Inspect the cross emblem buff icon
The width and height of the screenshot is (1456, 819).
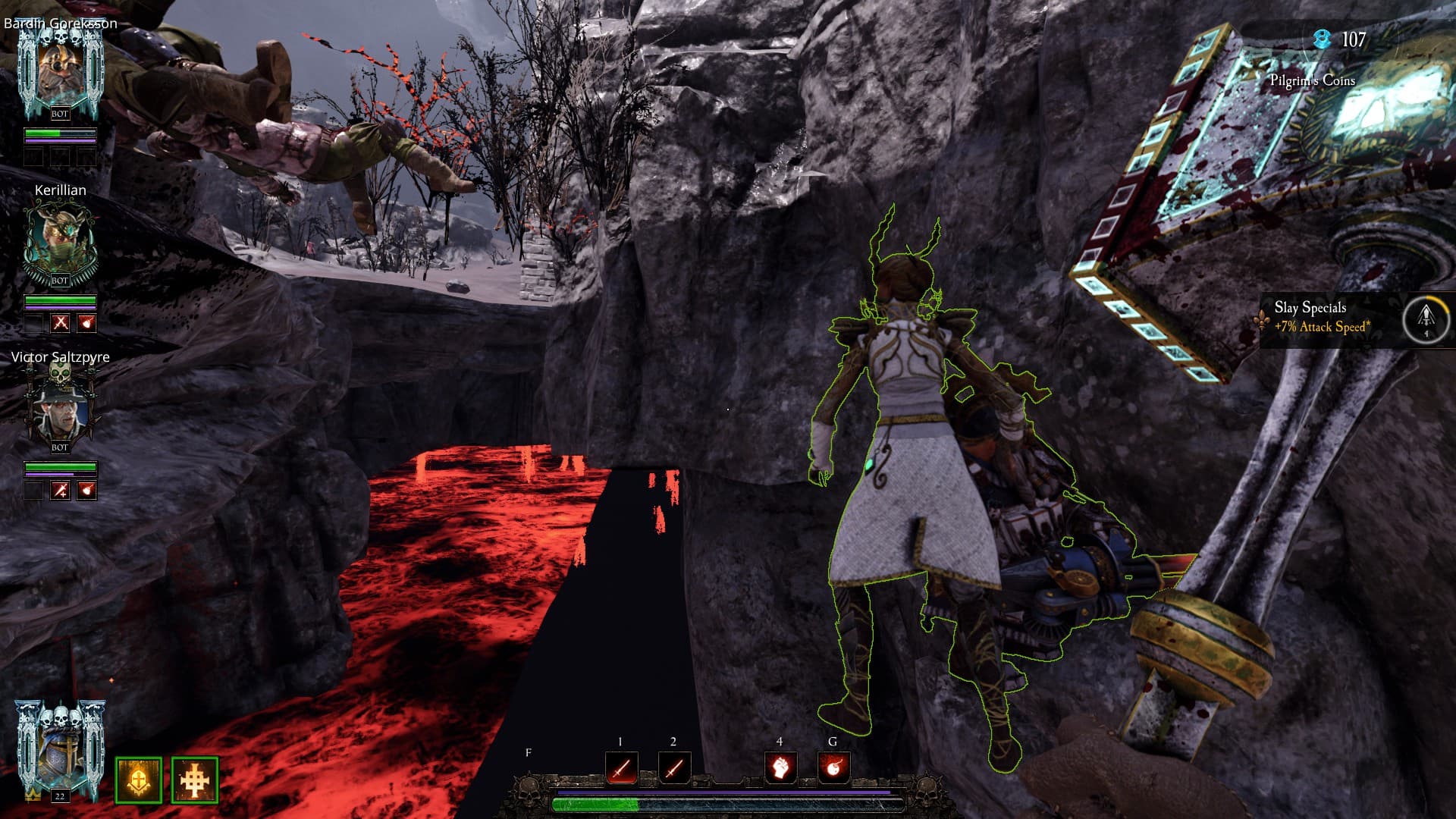[195, 780]
